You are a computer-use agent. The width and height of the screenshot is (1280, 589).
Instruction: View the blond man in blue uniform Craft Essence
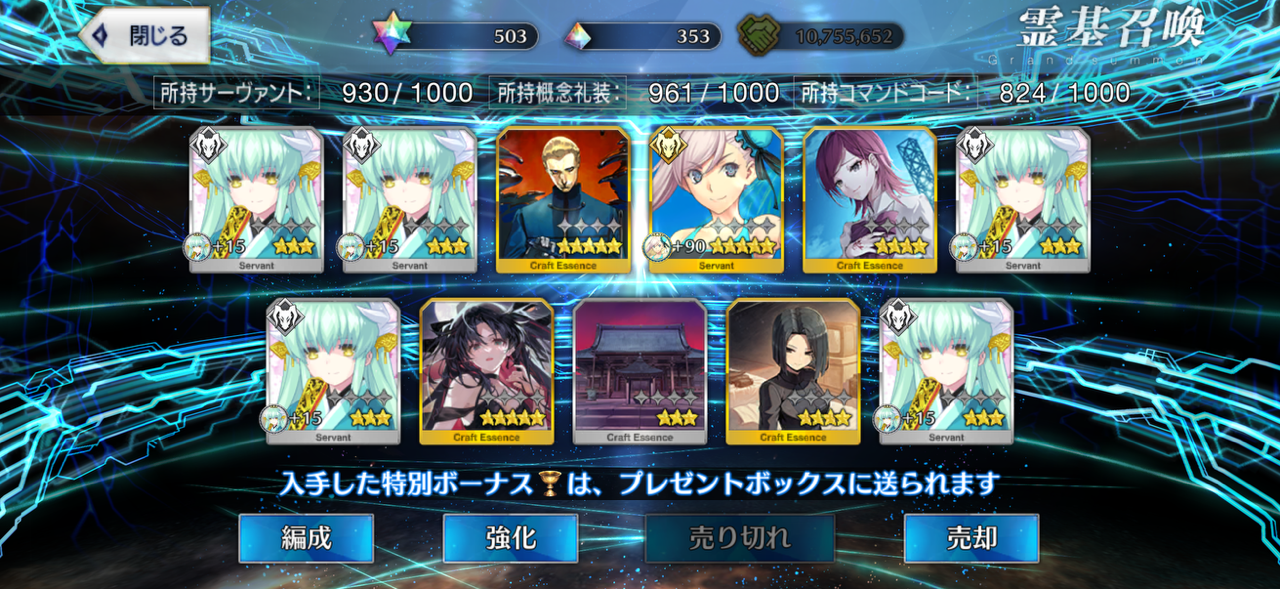[563, 200]
